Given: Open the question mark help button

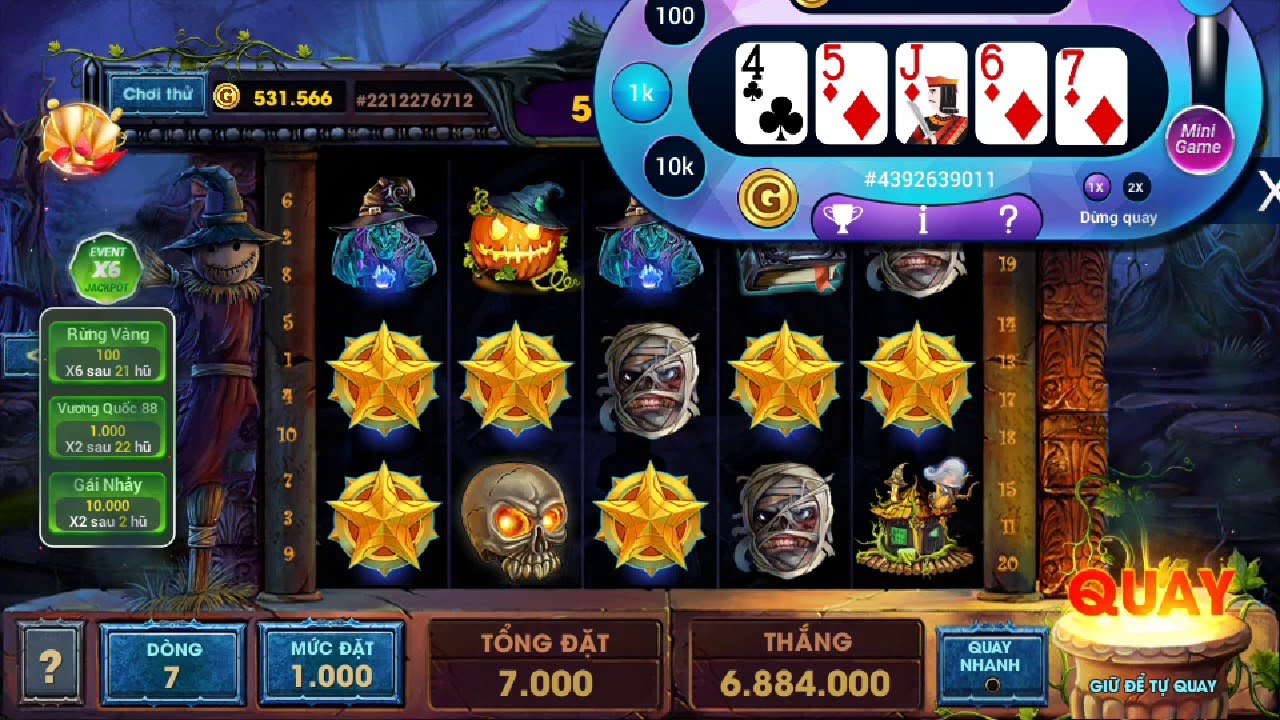Looking at the screenshot, I should point(49,662).
